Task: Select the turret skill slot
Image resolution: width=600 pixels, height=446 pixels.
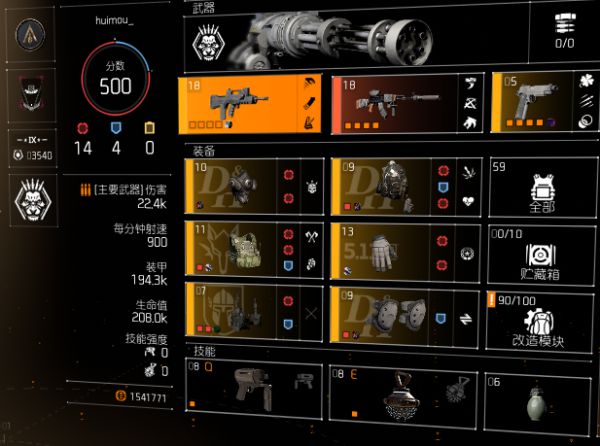Action: (x=254, y=391)
